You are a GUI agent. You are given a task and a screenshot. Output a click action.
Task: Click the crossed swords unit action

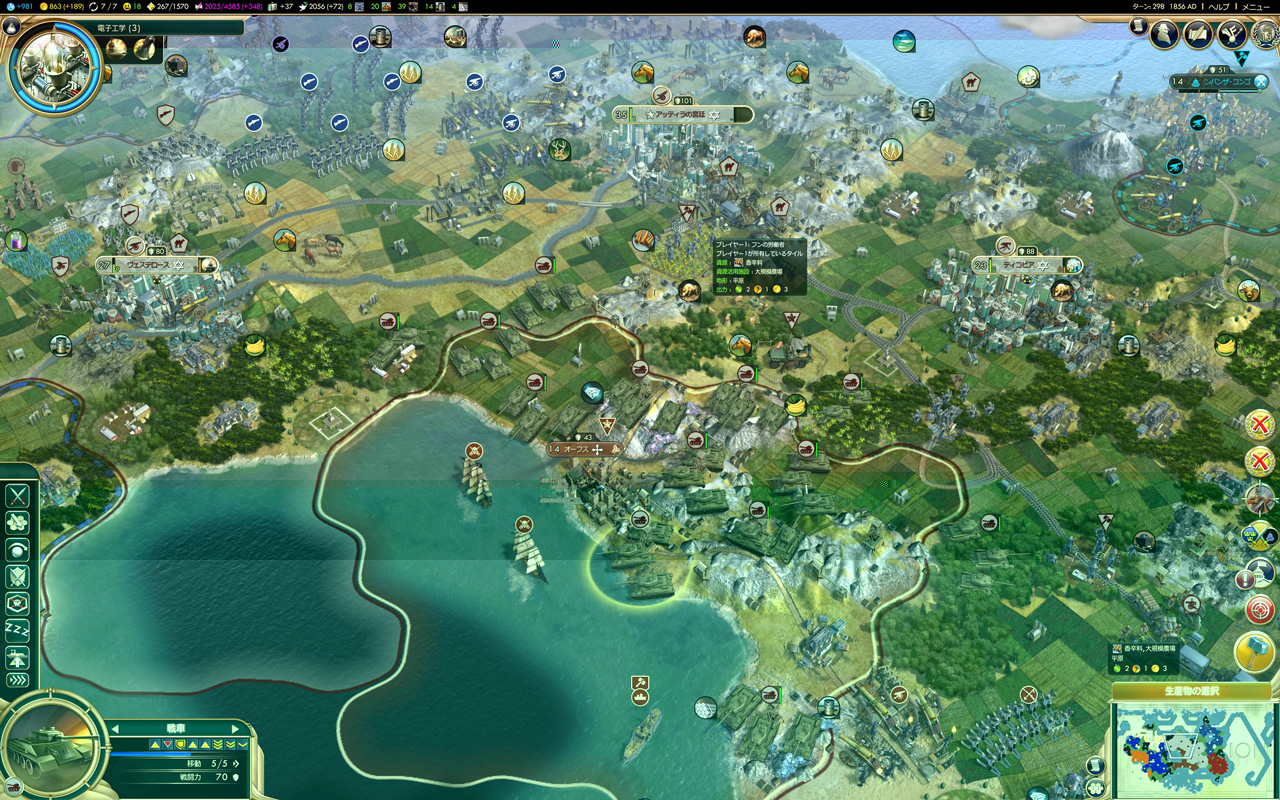pyautogui.click(x=18, y=495)
